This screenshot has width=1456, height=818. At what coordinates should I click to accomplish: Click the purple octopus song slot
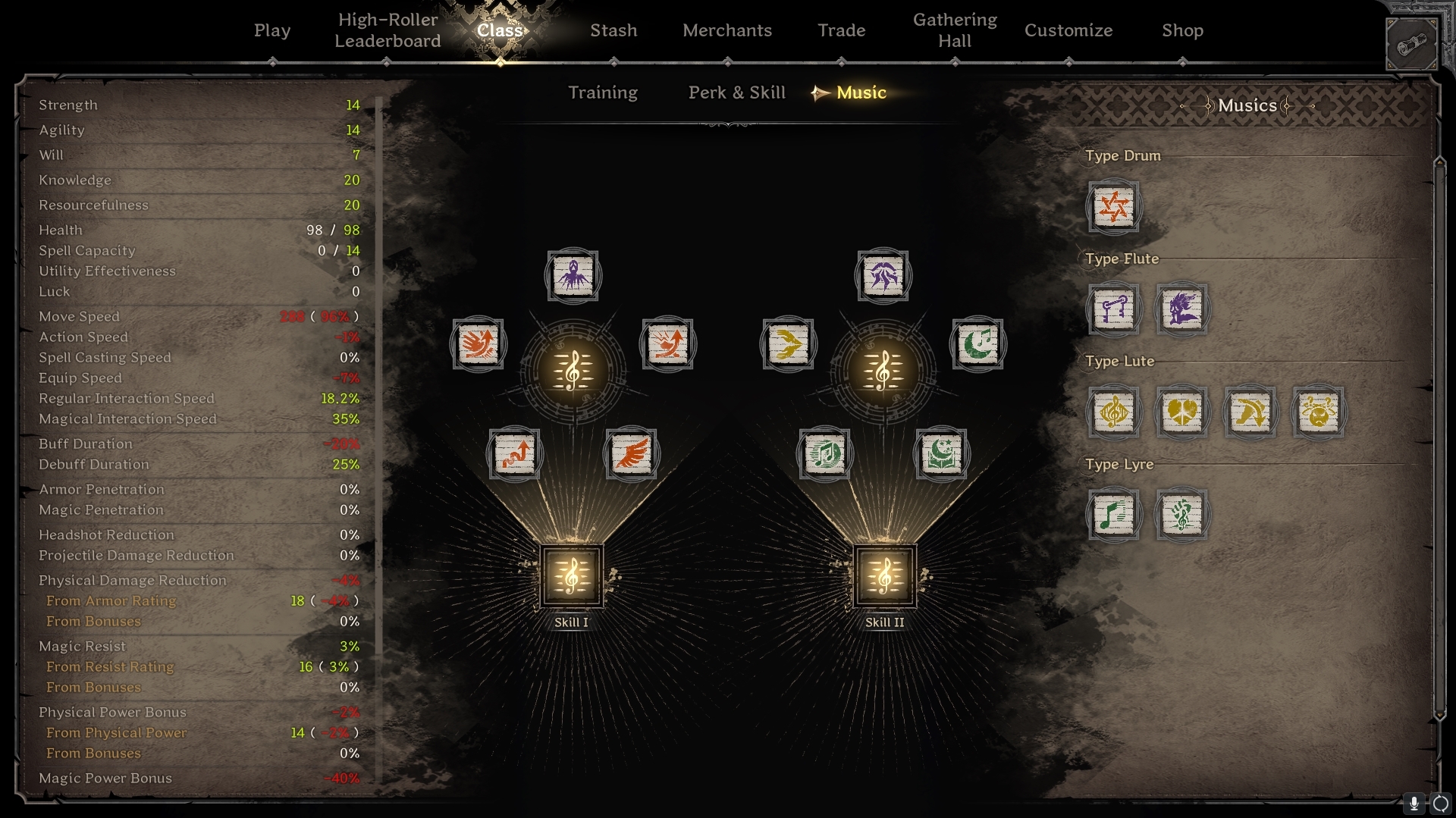(573, 276)
